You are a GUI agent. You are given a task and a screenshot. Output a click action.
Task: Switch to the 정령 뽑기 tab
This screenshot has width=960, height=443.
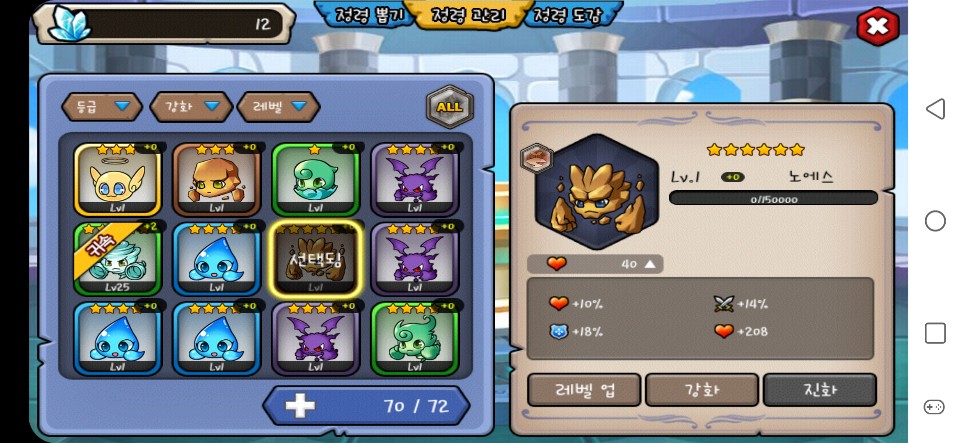pos(364,15)
